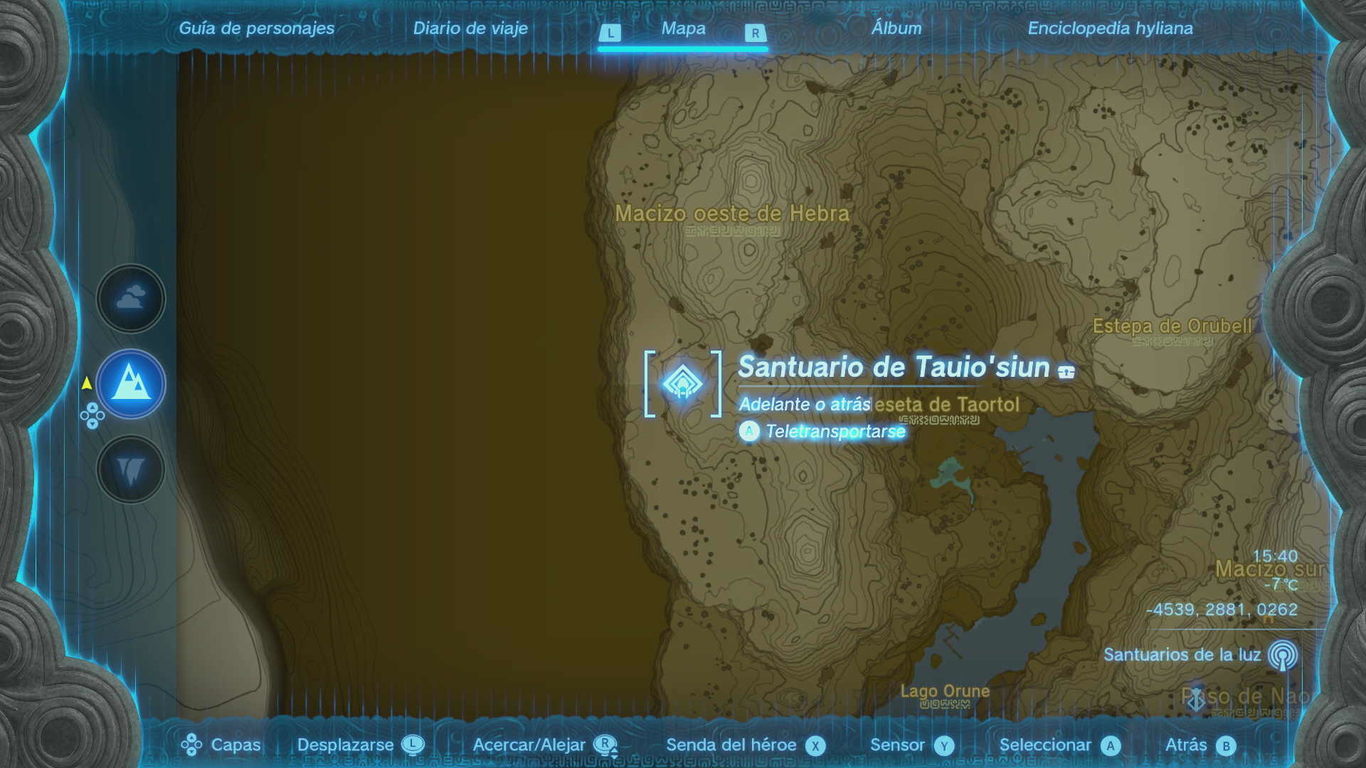Viewport: 1366px width, 768px height.
Task: Click the Seleccionar option in the bottom bar
Action: tap(1045, 745)
